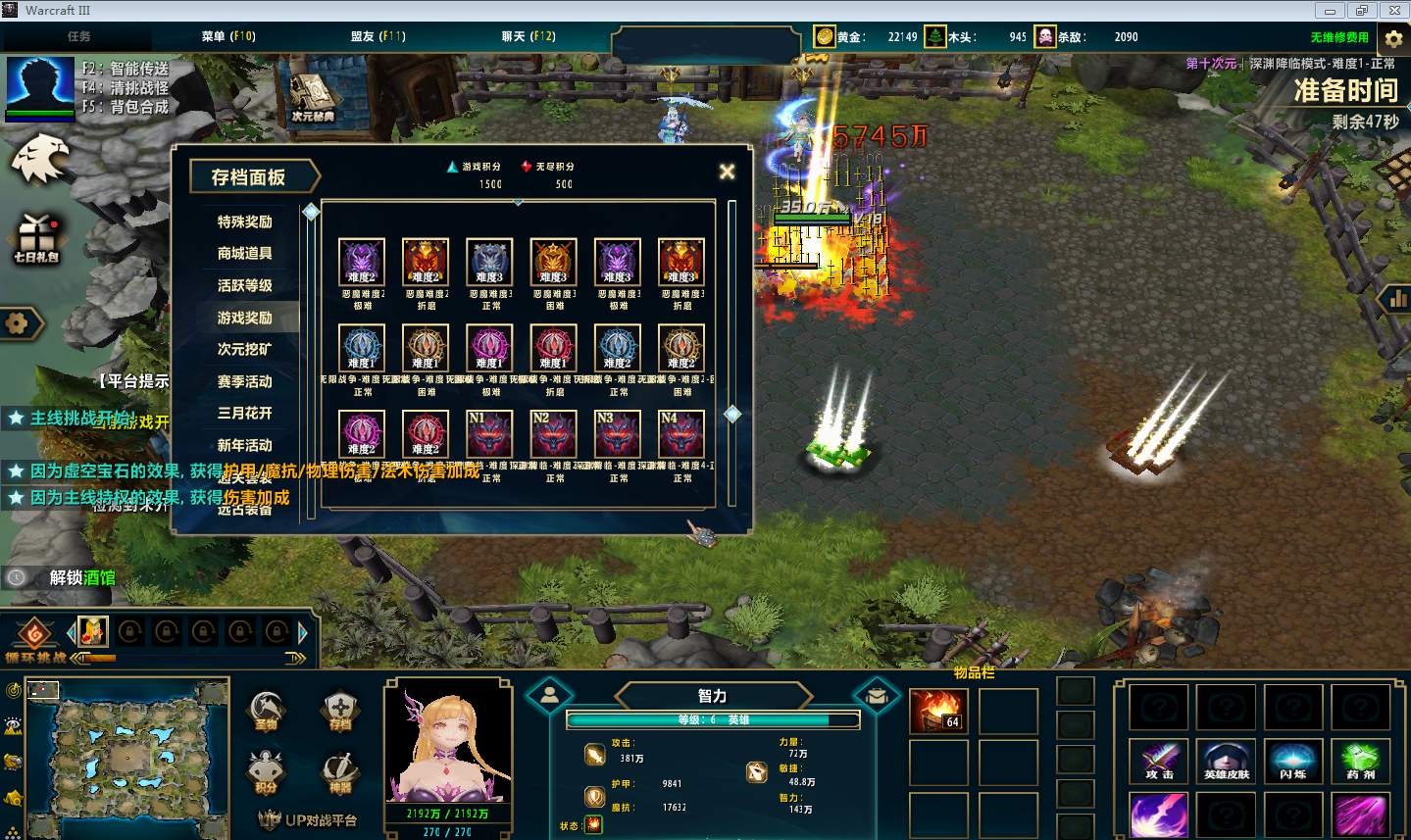Image resolution: width=1411 pixels, height=840 pixels.
Task: Open the 神器 artifact button
Action: click(x=340, y=773)
